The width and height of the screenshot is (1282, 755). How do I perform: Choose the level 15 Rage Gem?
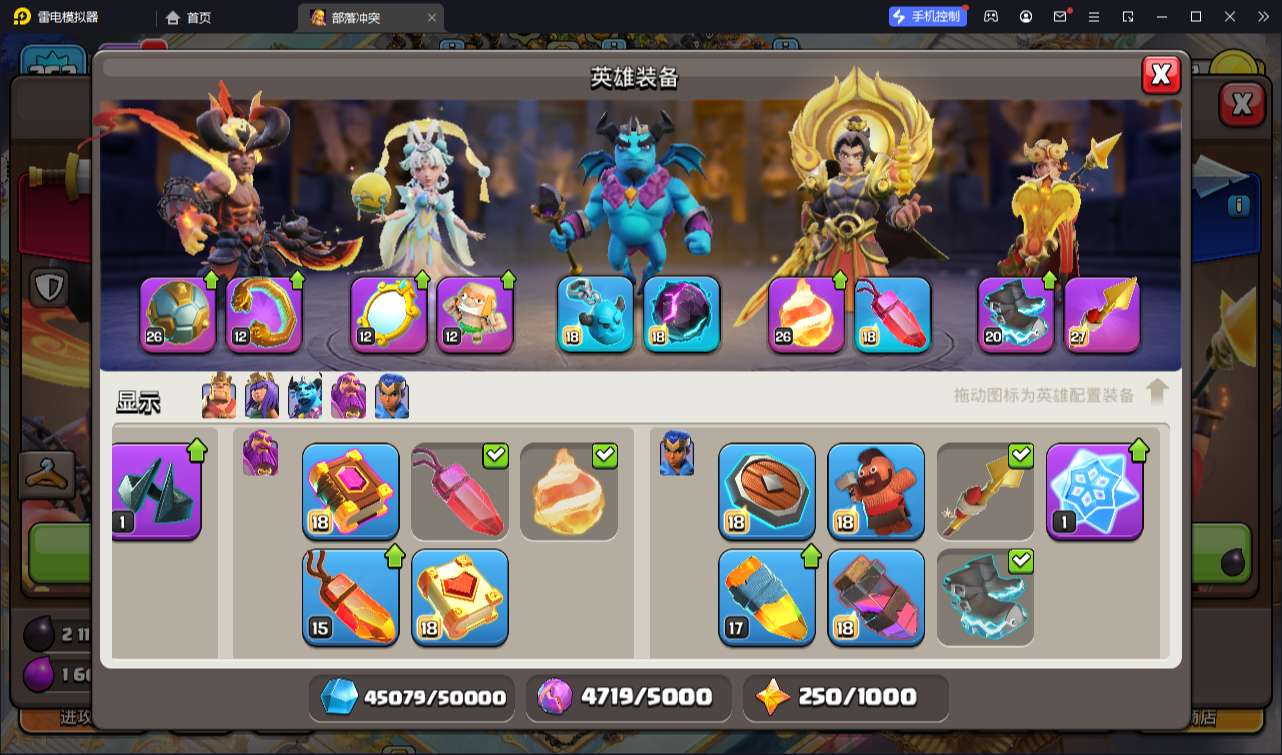click(350, 597)
